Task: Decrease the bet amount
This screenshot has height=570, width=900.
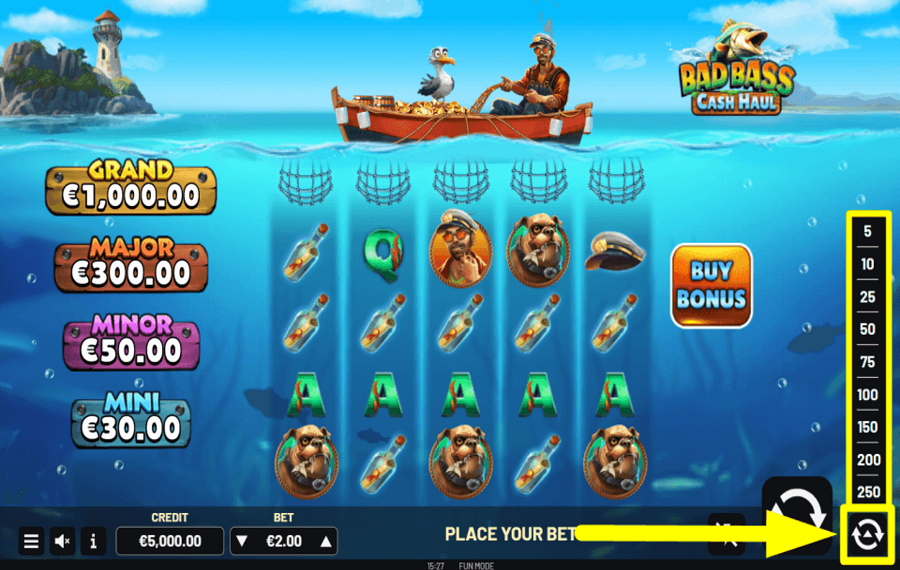Action: (x=241, y=542)
